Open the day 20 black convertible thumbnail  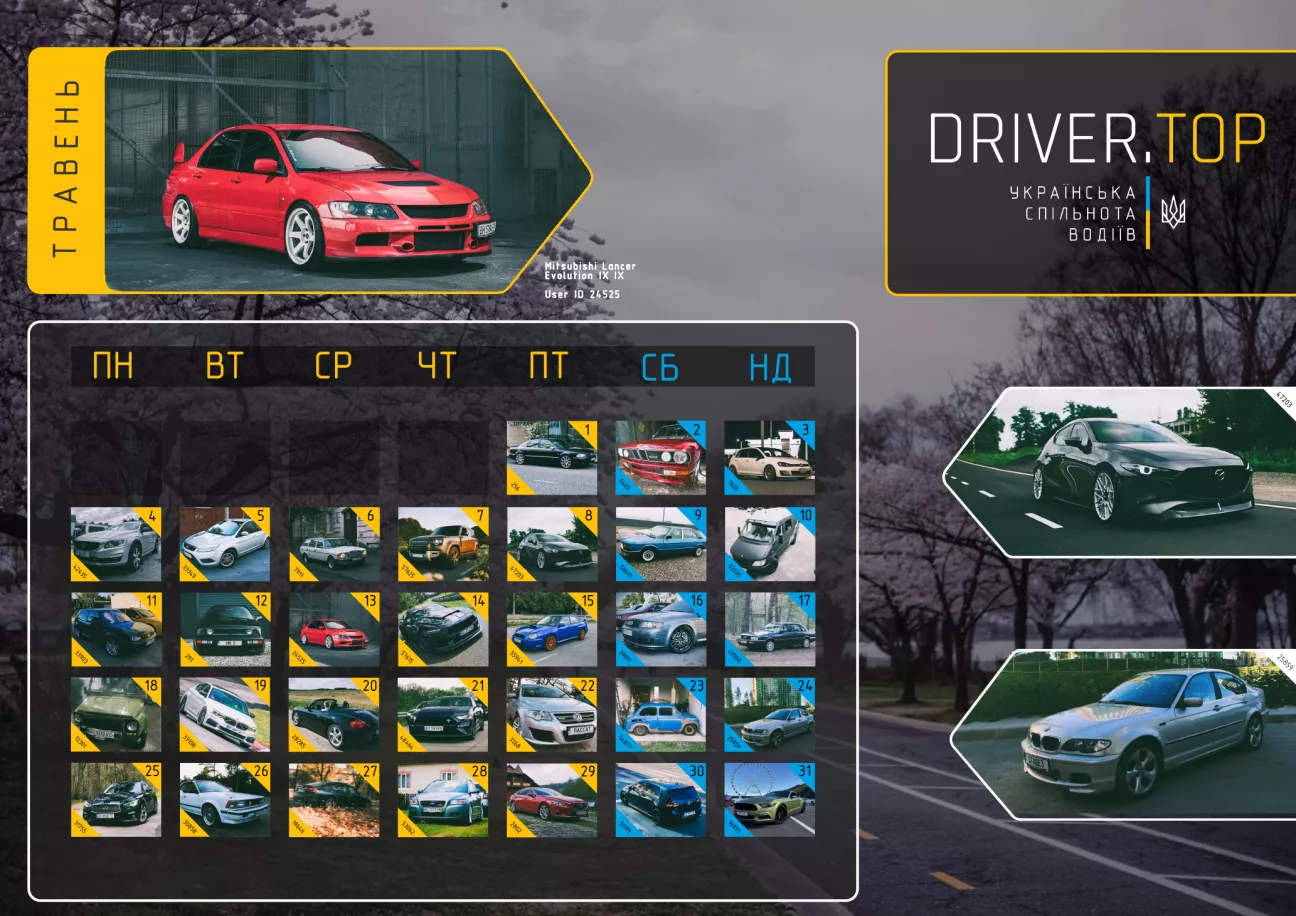(334, 714)
